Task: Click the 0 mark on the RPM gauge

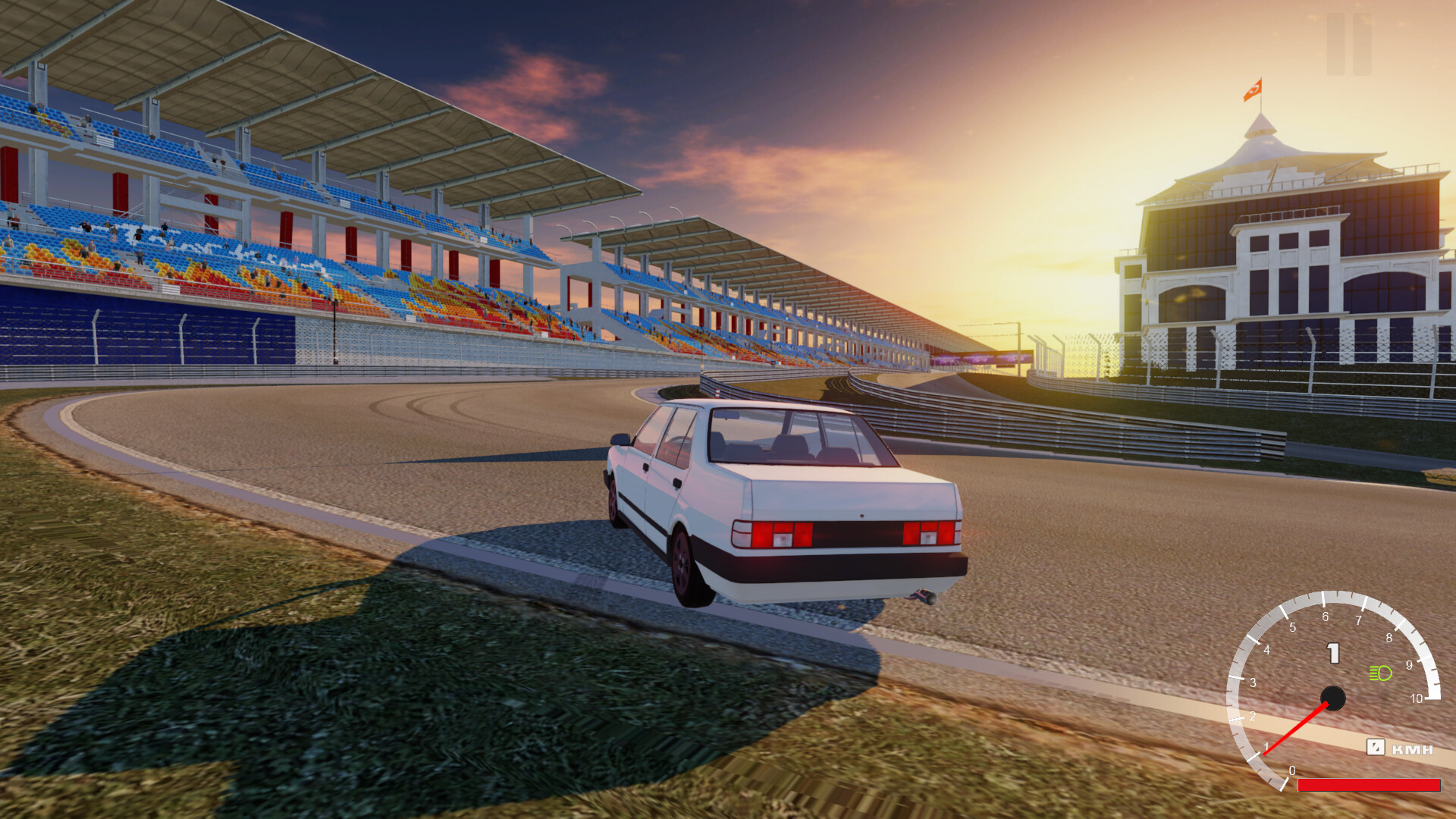Action: tap(1292, 771)
